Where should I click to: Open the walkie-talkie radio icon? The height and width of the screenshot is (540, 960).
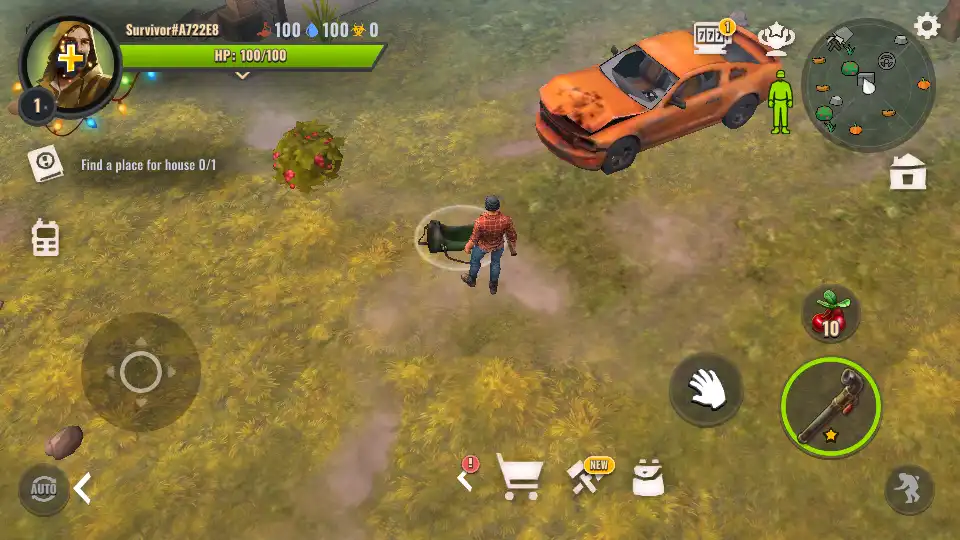(45, 237)
